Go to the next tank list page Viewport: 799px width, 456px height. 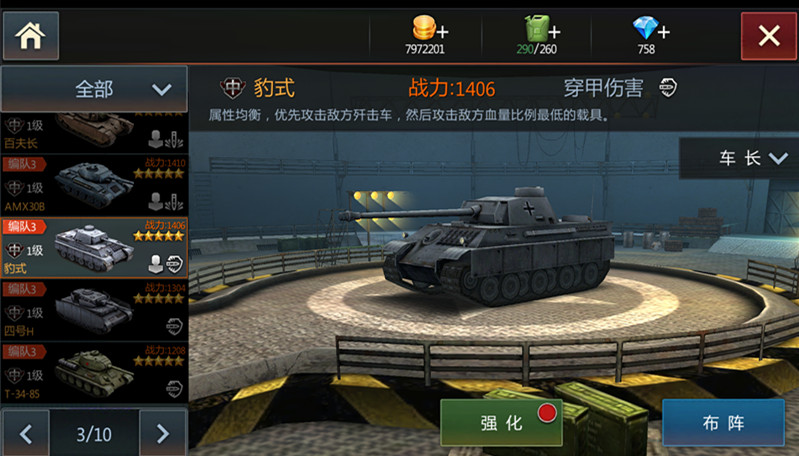click(x=161, y=434)
